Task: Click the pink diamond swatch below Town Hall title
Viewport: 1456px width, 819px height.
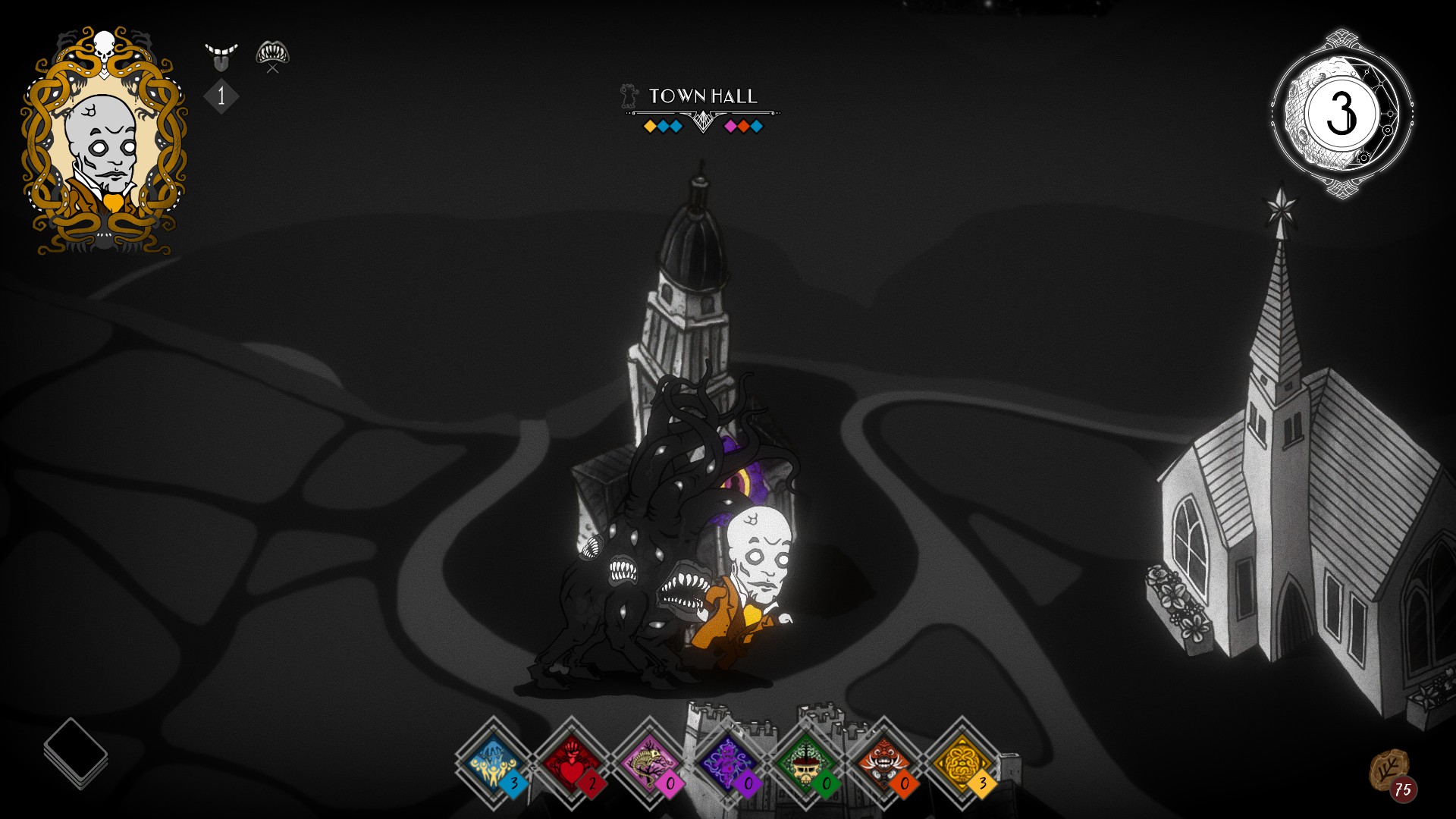Action: click(x=731, y=125)
